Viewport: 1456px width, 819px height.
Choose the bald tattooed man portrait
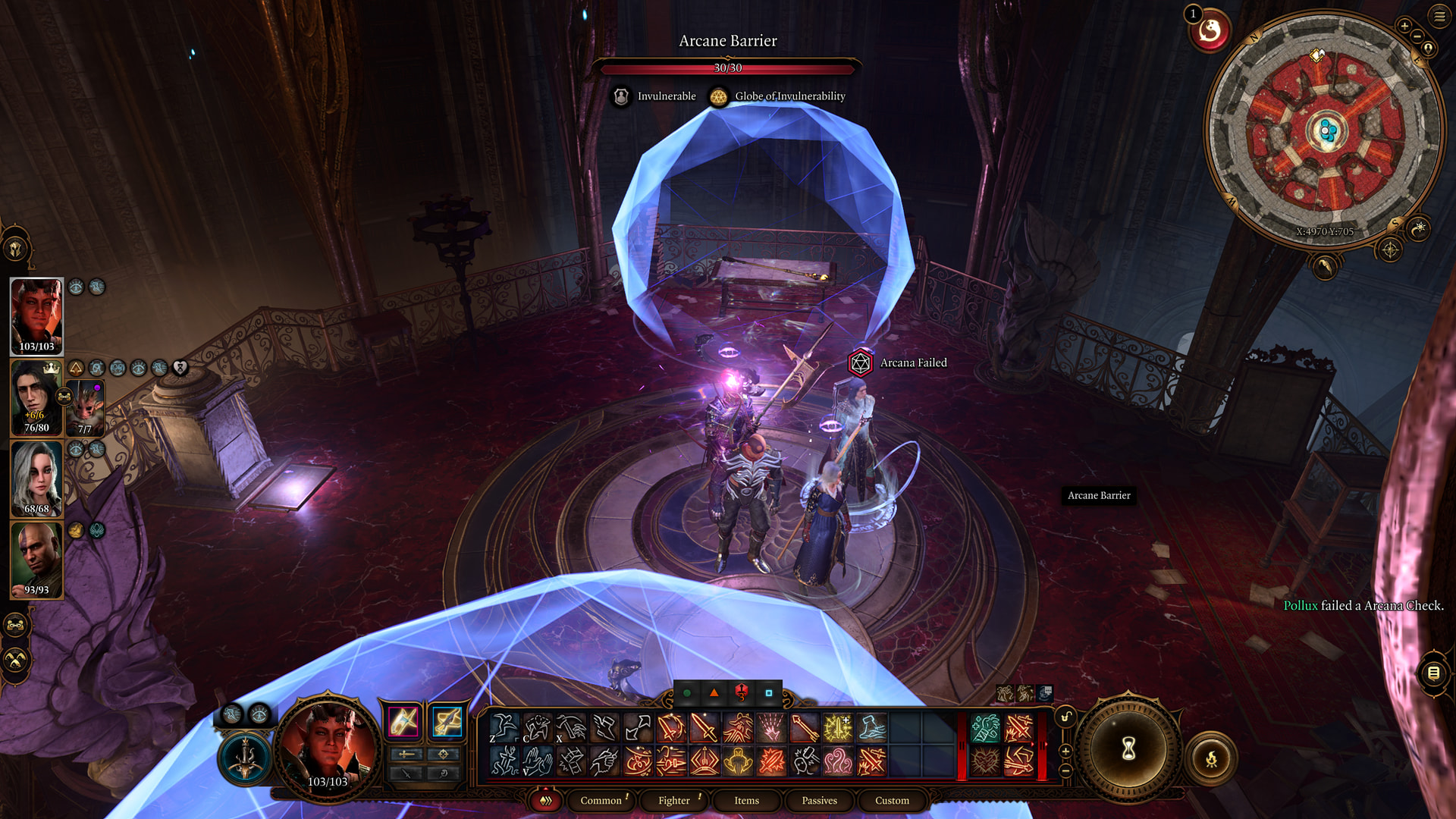[x=36, y=560]
